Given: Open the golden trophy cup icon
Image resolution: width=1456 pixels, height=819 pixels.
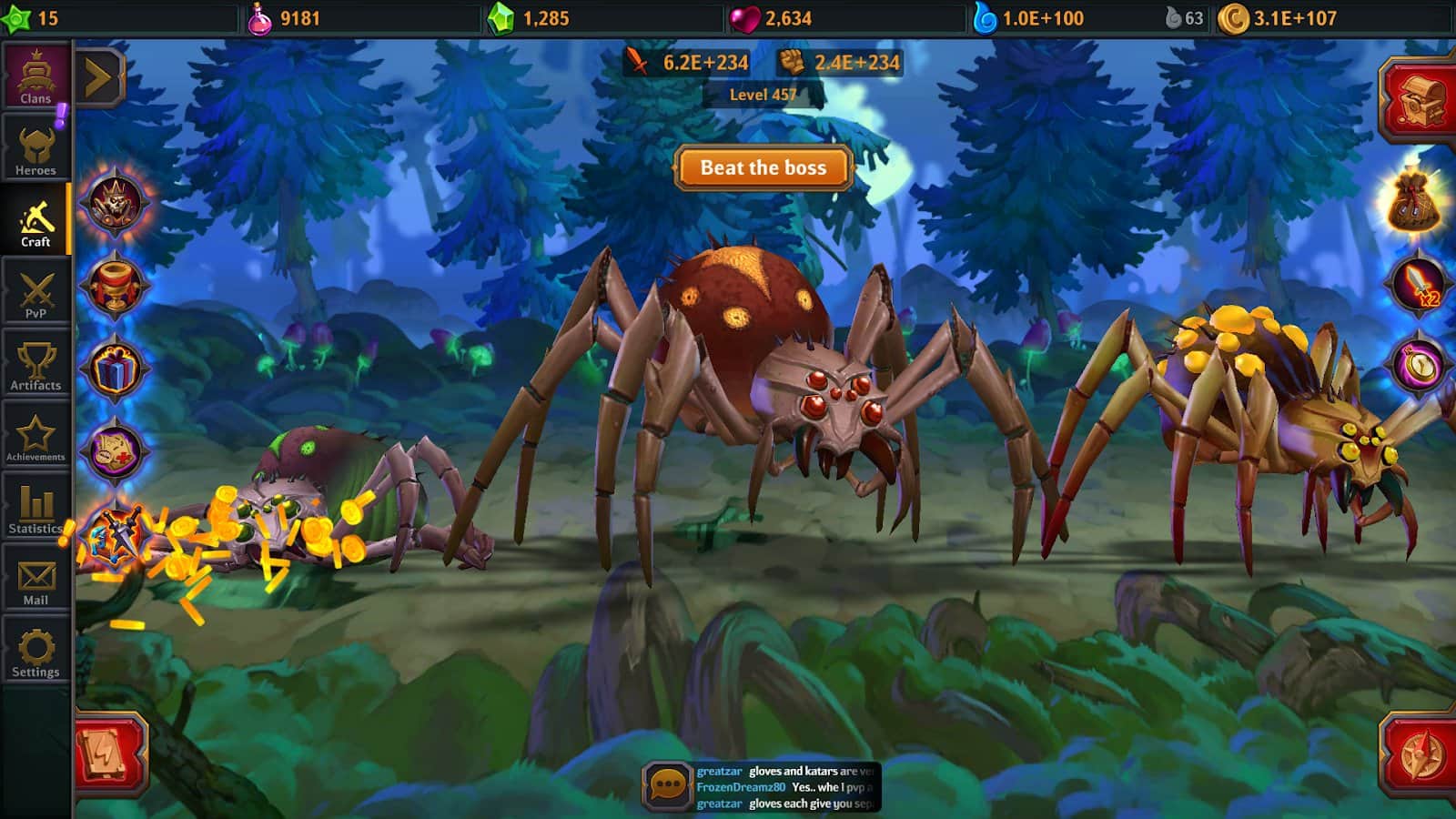Looking at the screenshot, I should (x=115, y=286).
